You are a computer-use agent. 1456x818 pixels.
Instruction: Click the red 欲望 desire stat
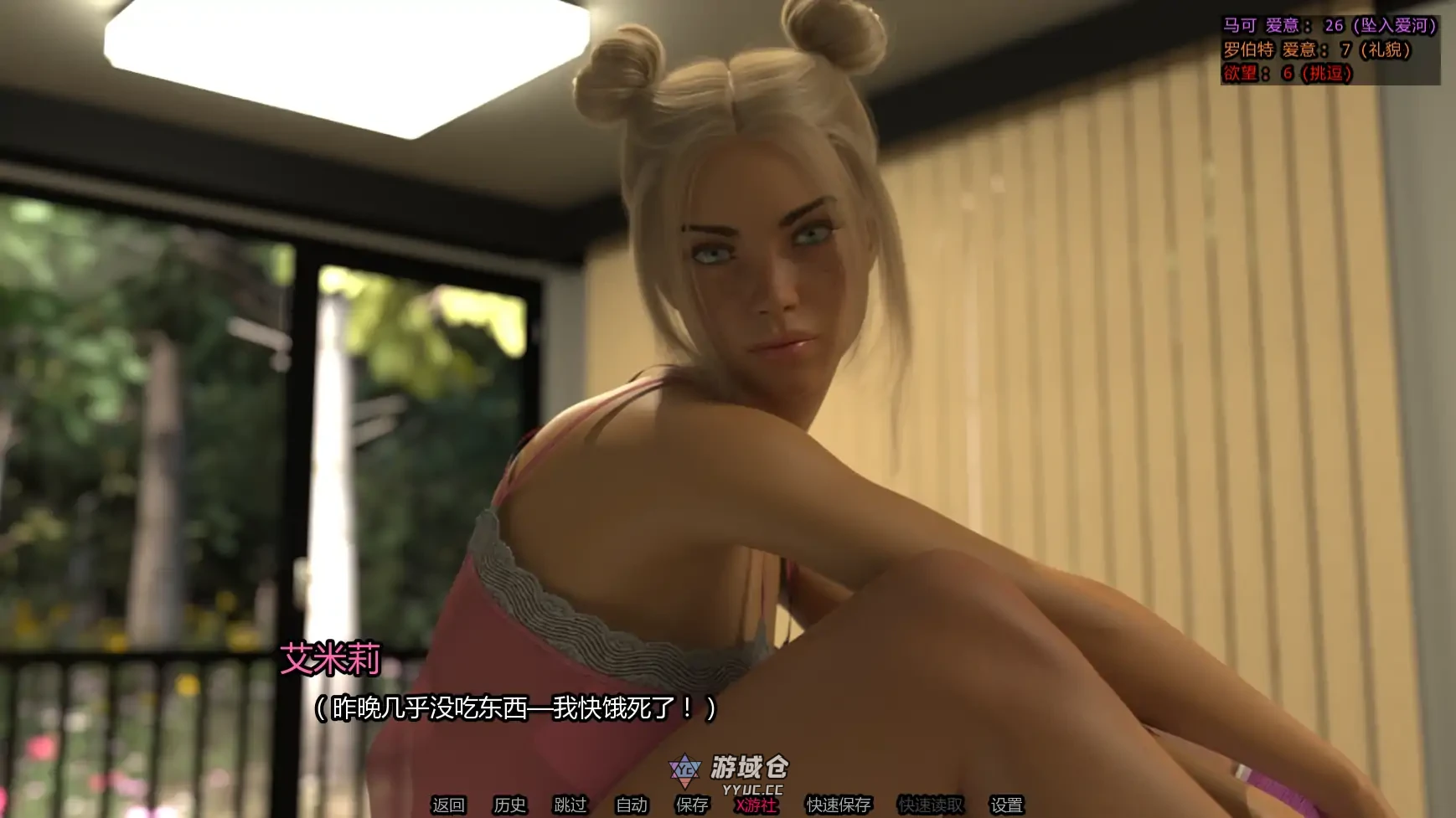pyautogui.click(x=1288, y=72)
